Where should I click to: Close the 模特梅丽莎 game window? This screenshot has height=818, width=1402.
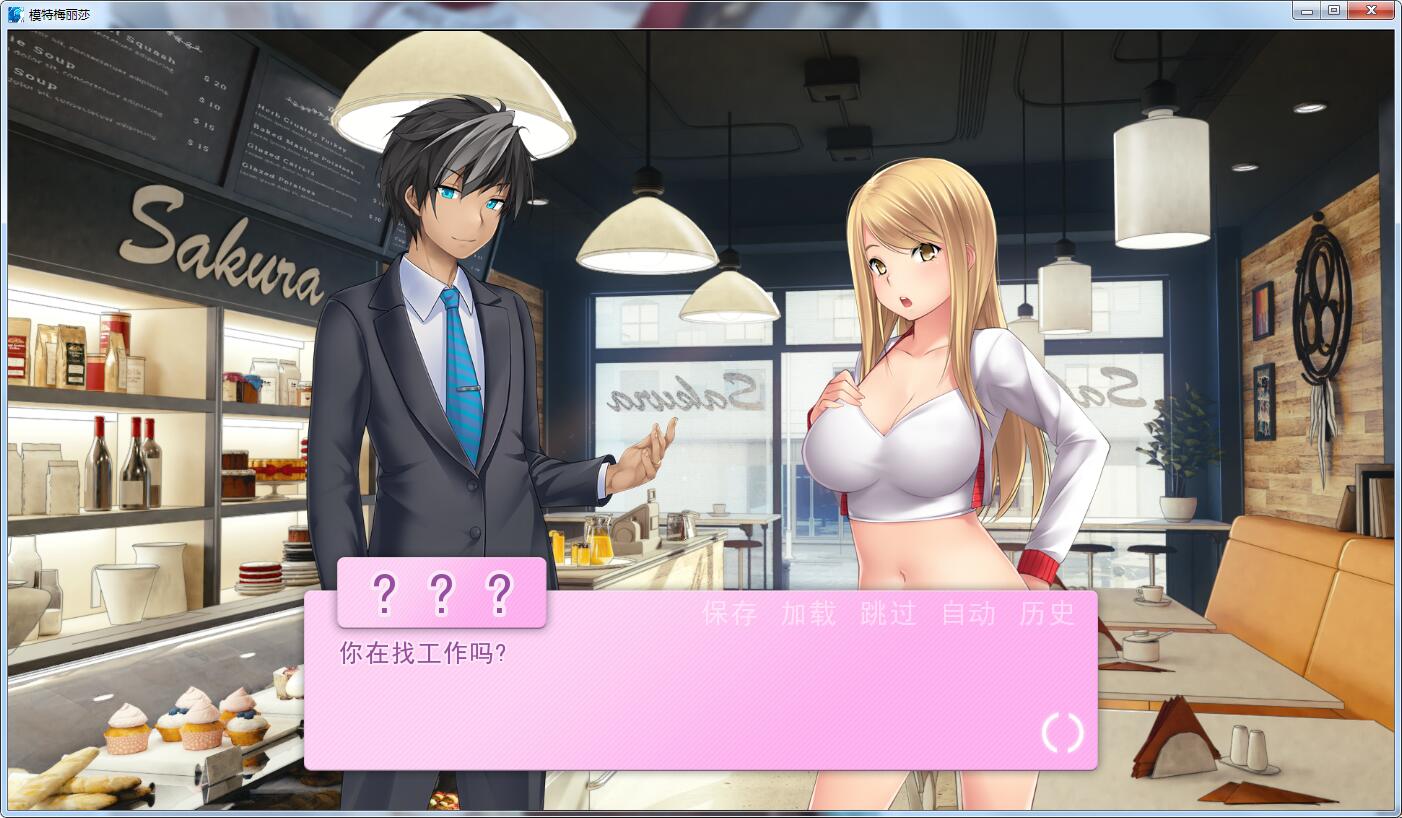(1371, 10)
